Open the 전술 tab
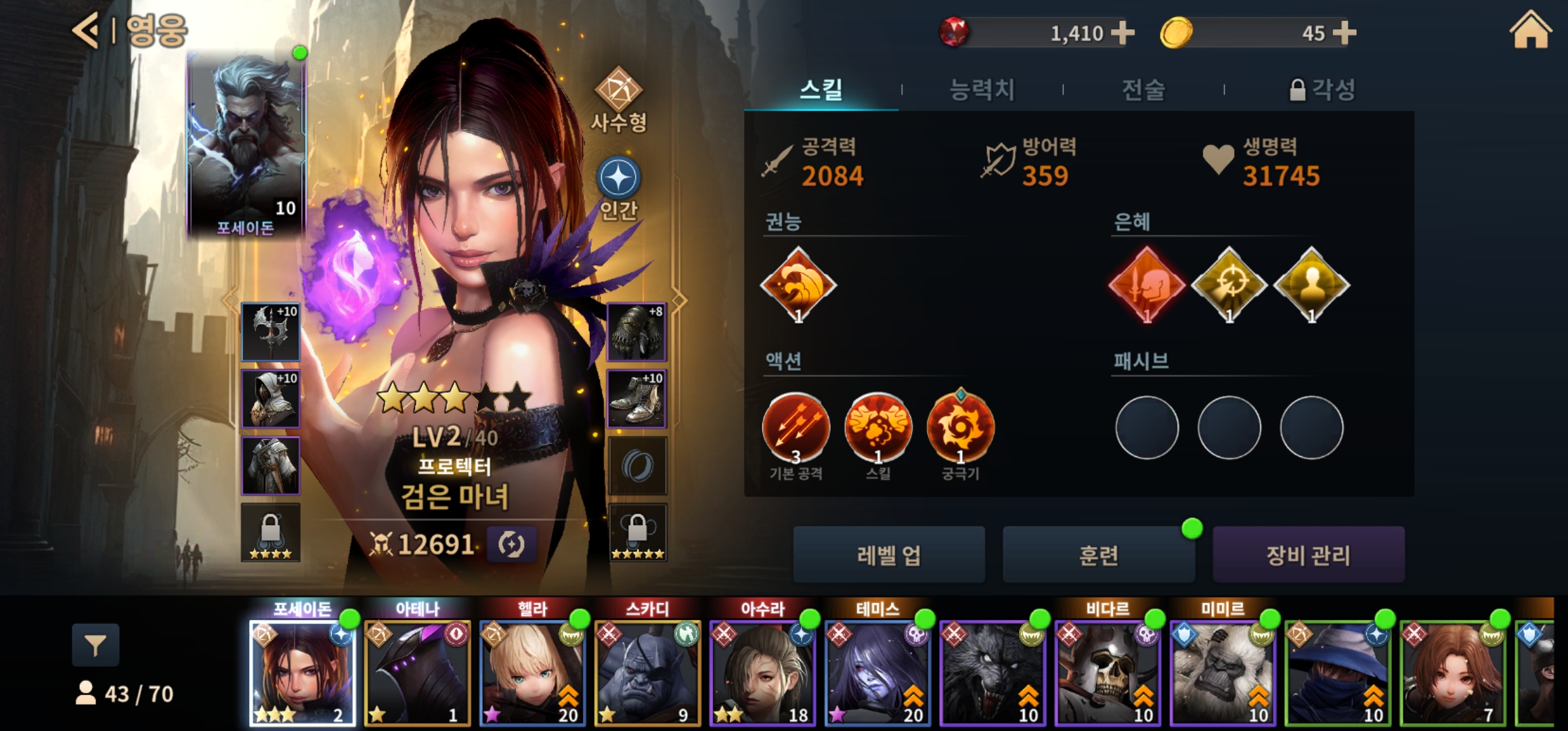Screen dimensions: 1568x731 point(1144,89)
